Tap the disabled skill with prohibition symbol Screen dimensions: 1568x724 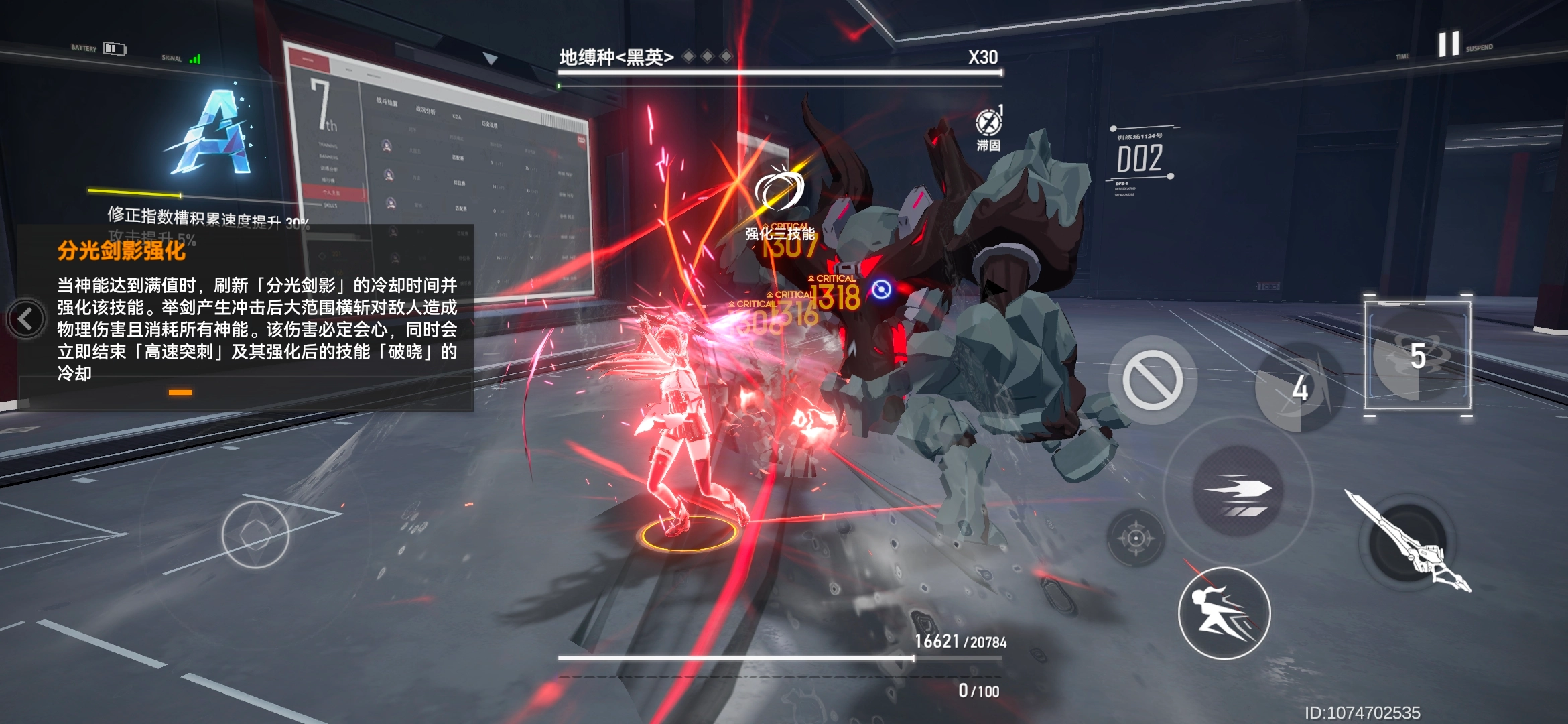(1153, 379)
